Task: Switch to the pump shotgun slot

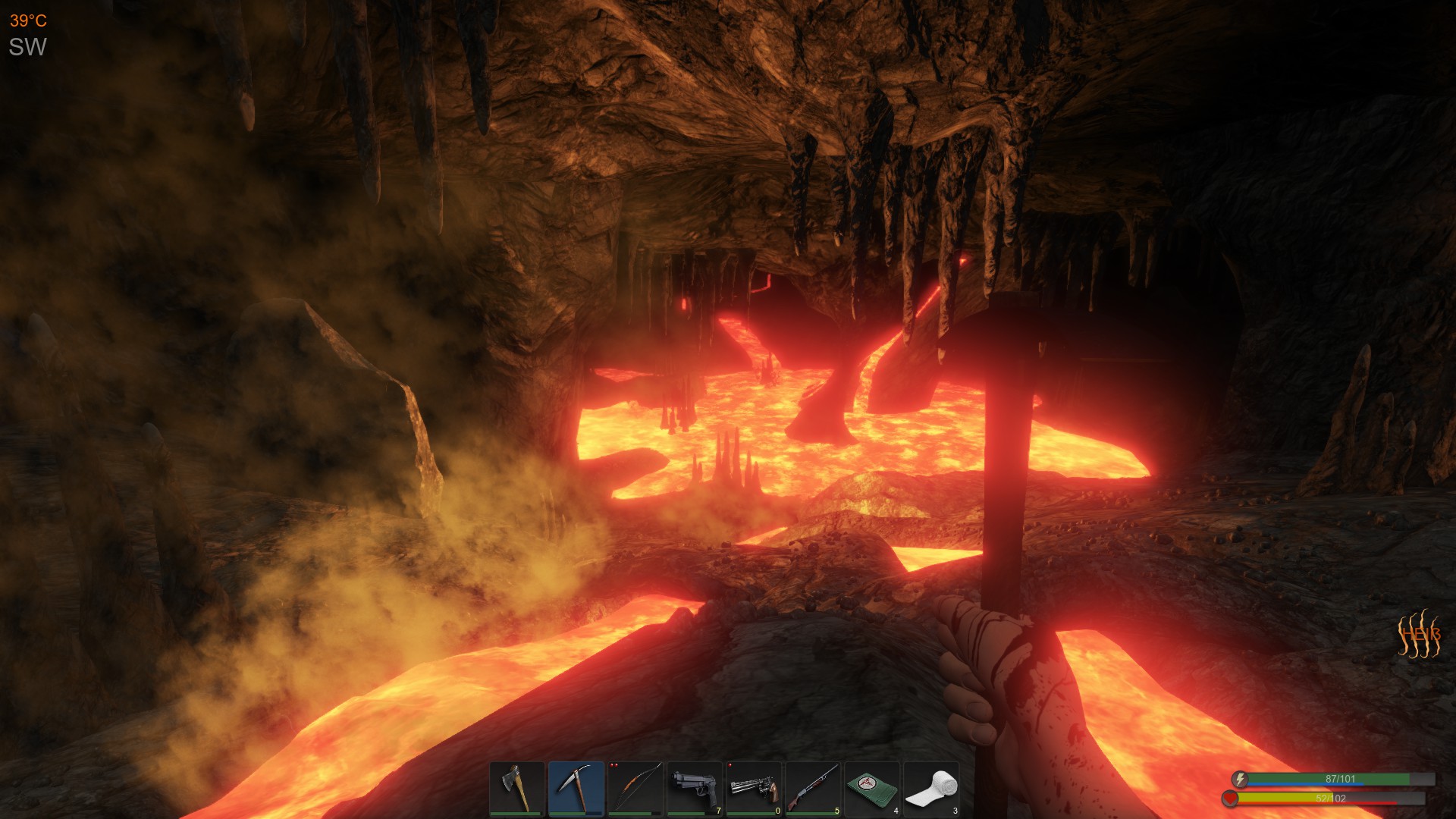Action: coord(812,789)
